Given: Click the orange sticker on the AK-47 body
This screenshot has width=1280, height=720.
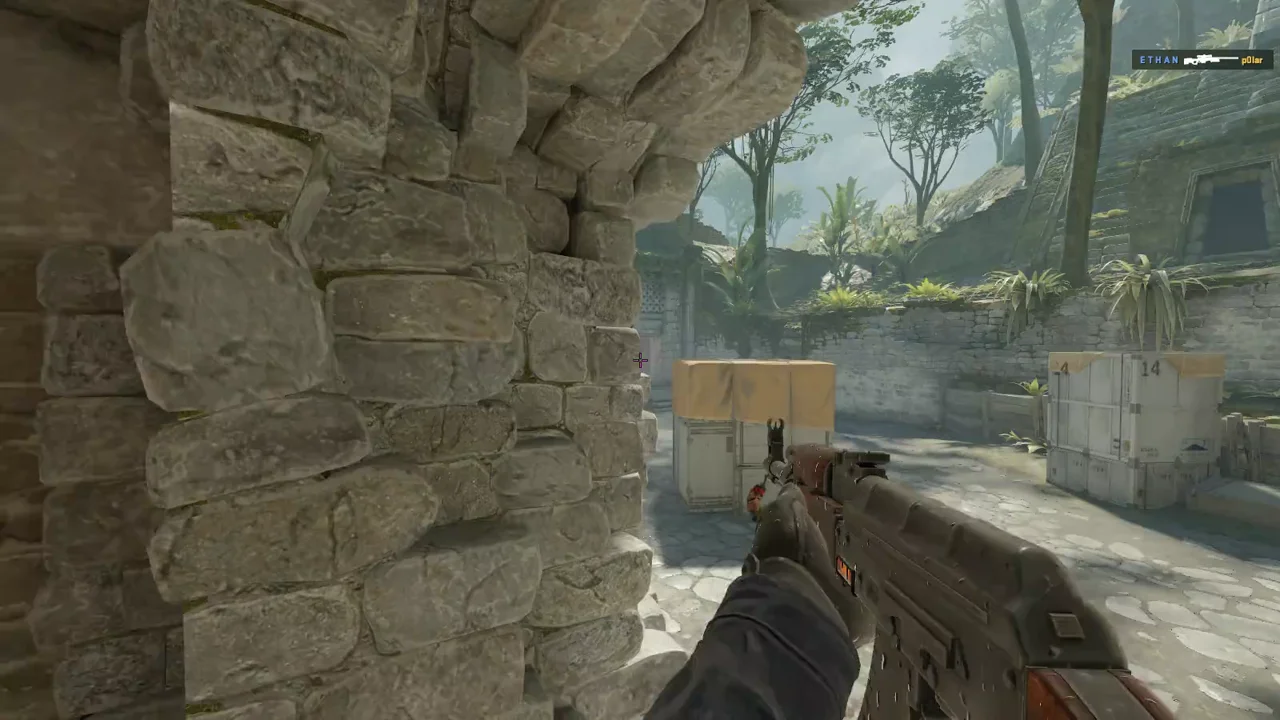Looking at the screenshot, I should point(844,570).
